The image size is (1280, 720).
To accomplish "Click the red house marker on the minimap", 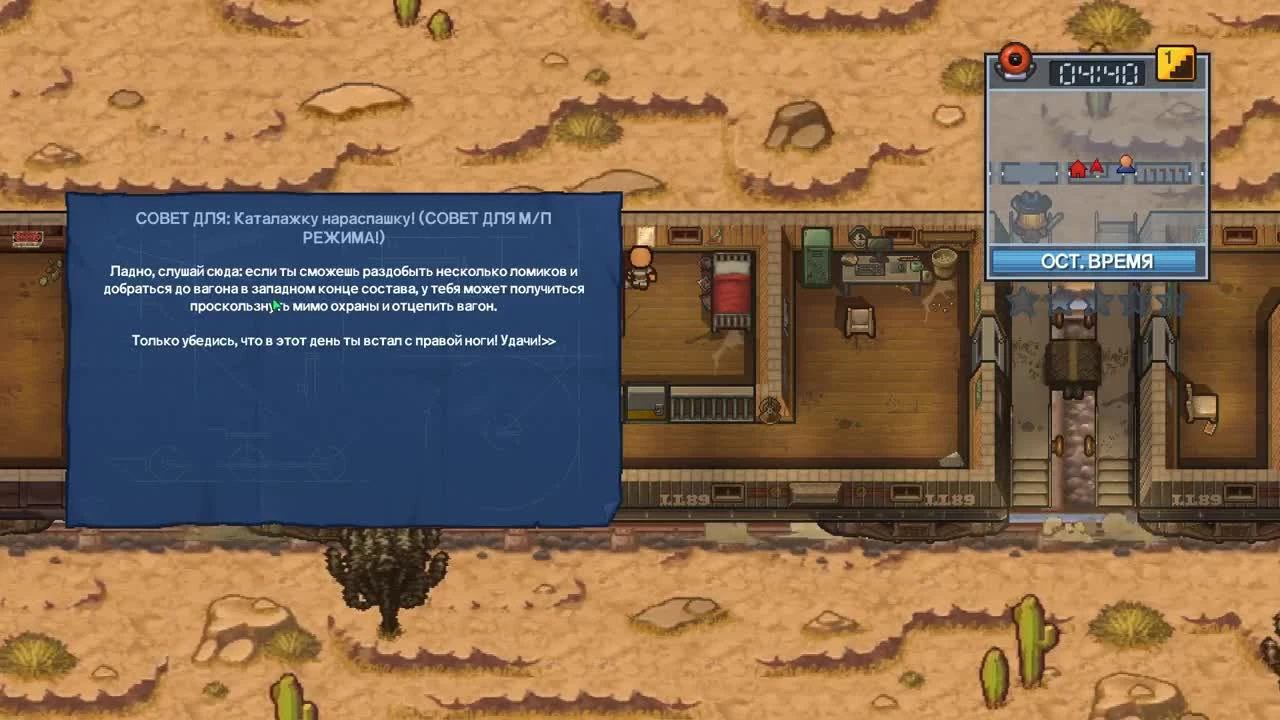I will pyautogui.click(x=1077, y=168).
